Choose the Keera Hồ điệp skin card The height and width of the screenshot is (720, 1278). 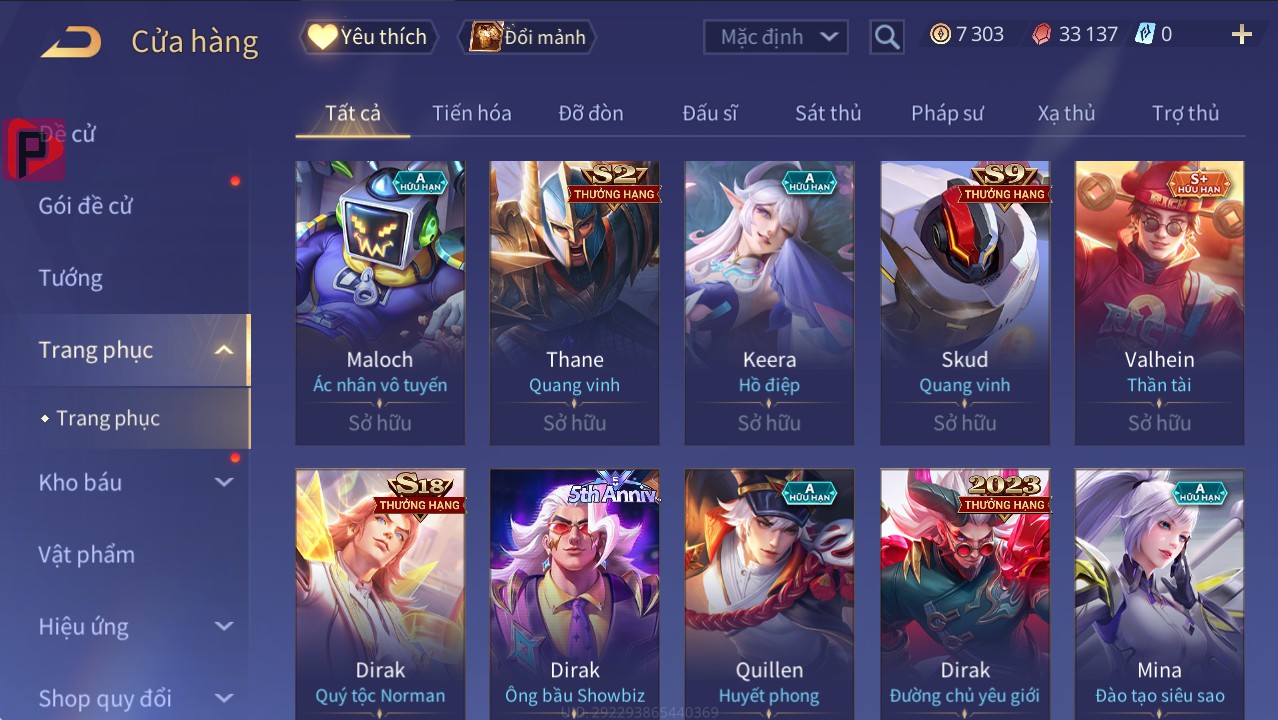769,302
